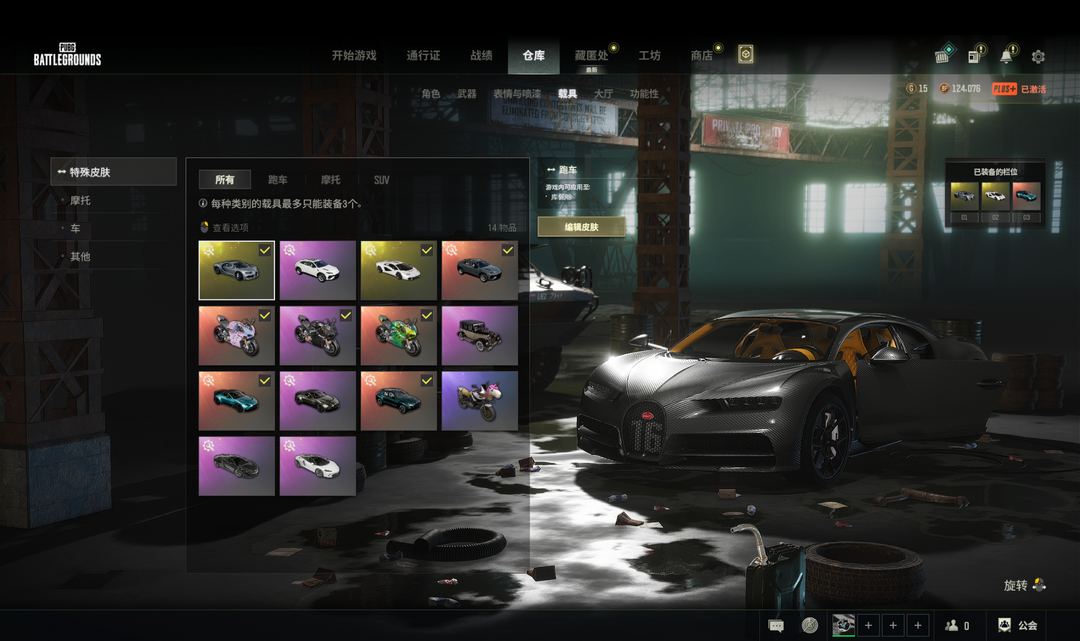
Task: Switch to the 角色 character subcategory
Action: pyautogui.click(x=430, y=94)
